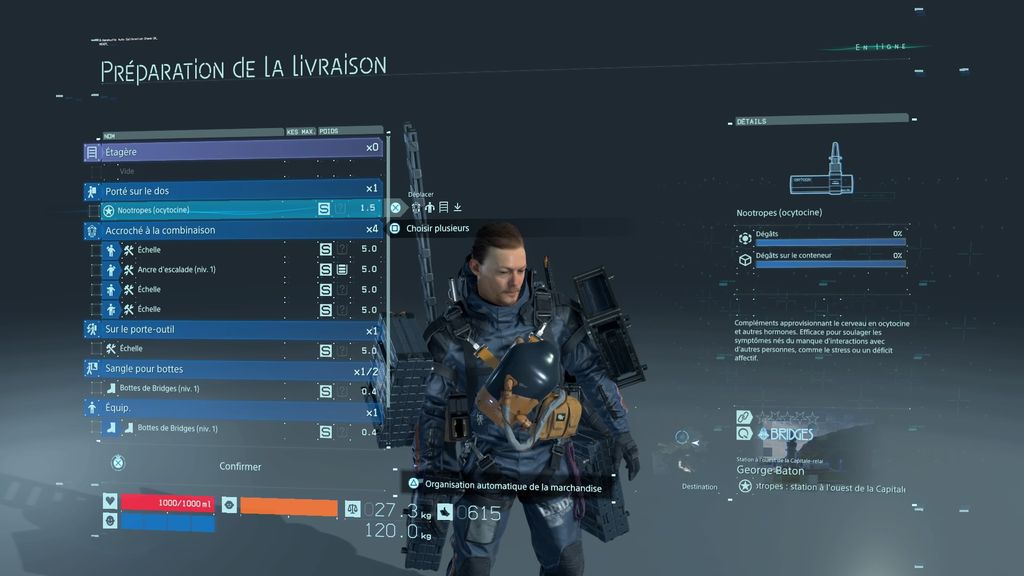
Task: Click the Étagère category header
Action: coord(232,151)
